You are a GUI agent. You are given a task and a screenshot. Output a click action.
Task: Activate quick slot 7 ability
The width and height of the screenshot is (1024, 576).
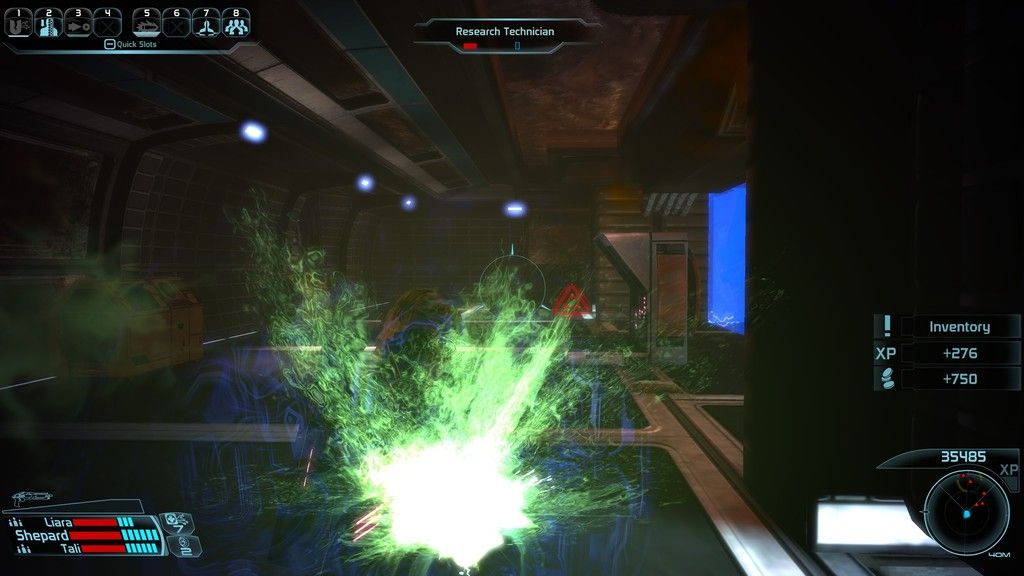[x=207, y=23]
